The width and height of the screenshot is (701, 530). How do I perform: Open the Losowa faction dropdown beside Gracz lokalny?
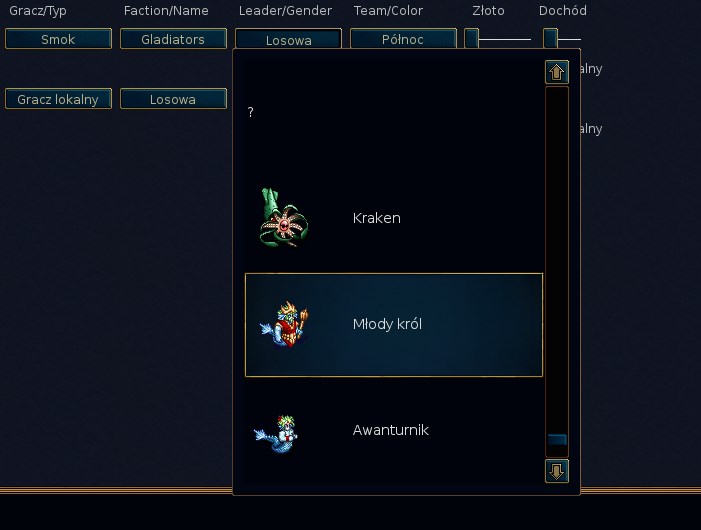tap(173, 99)
